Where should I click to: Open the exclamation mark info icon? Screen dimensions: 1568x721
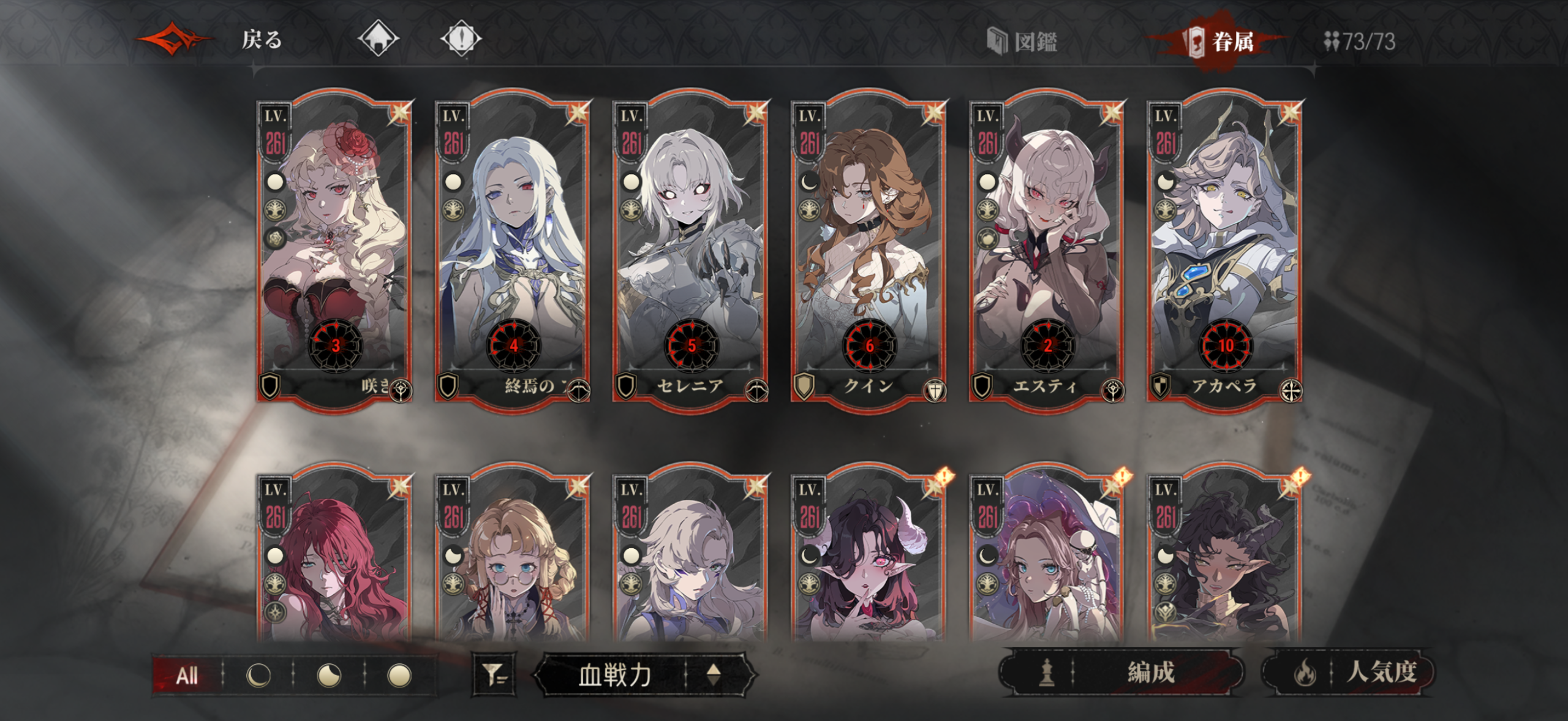tap(461, 39)
